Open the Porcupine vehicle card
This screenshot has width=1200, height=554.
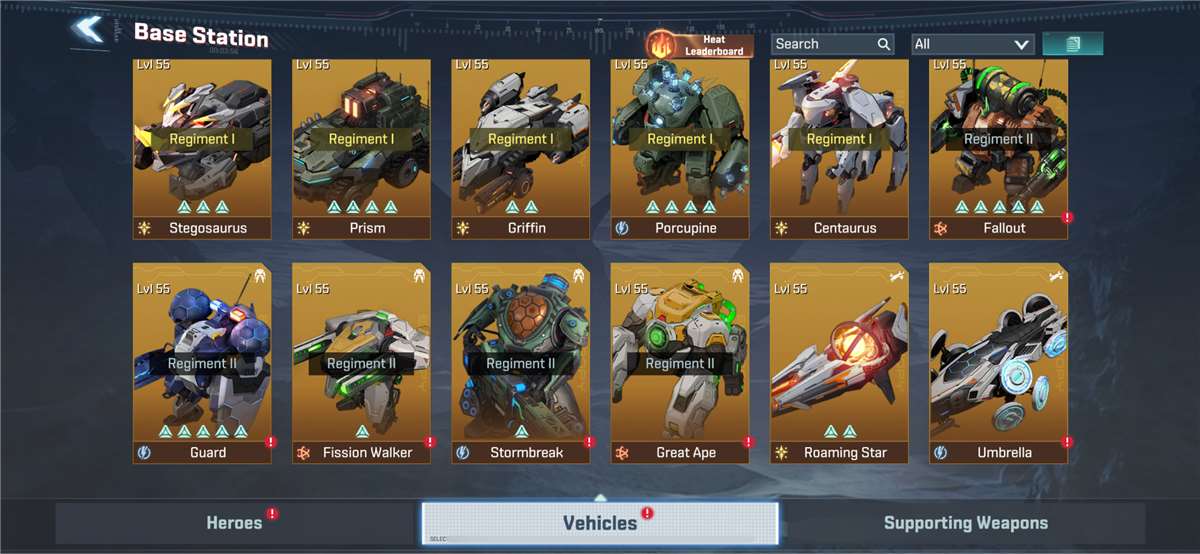[x=680, y=148]
